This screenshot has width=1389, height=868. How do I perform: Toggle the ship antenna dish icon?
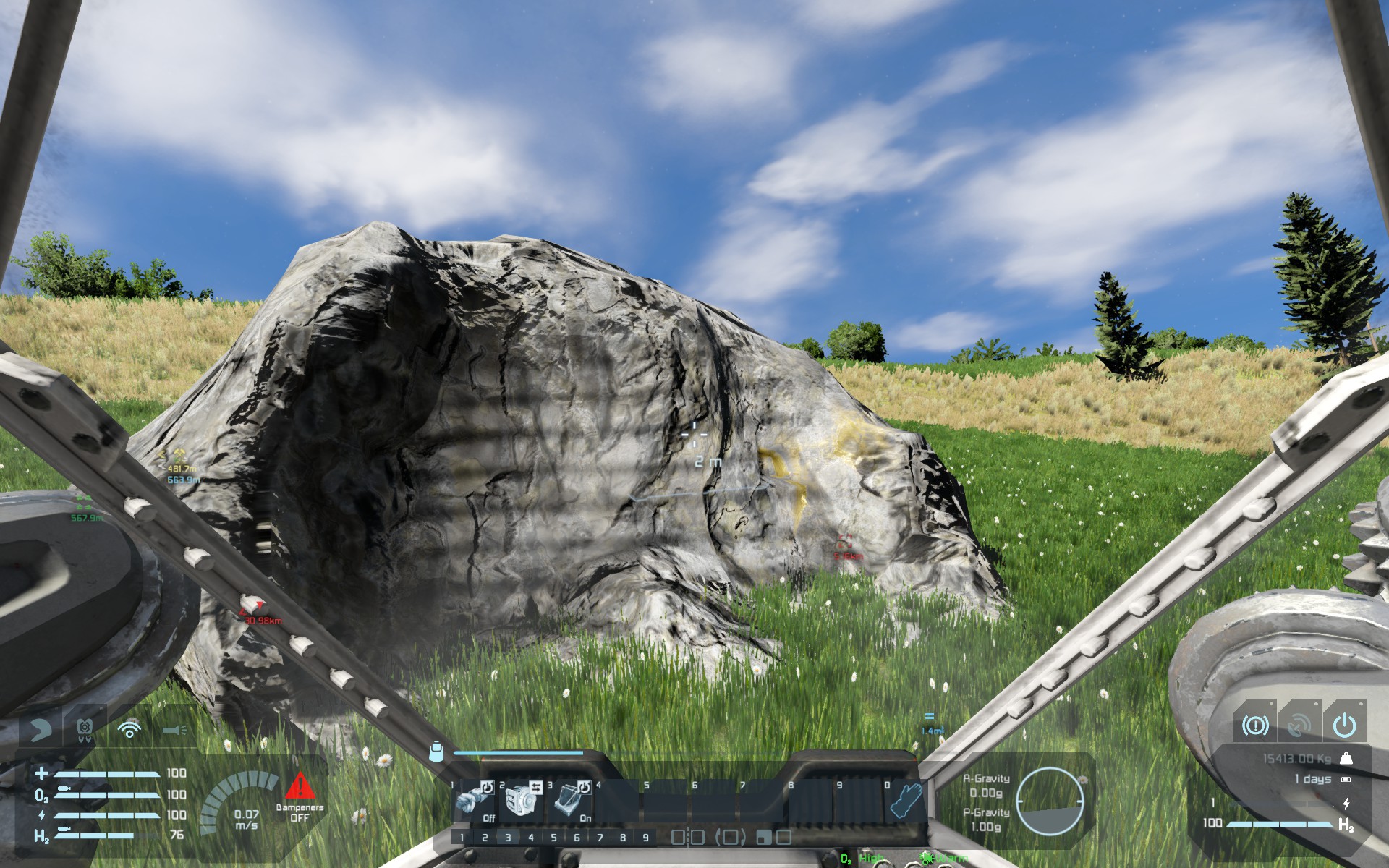[1300, 725]
